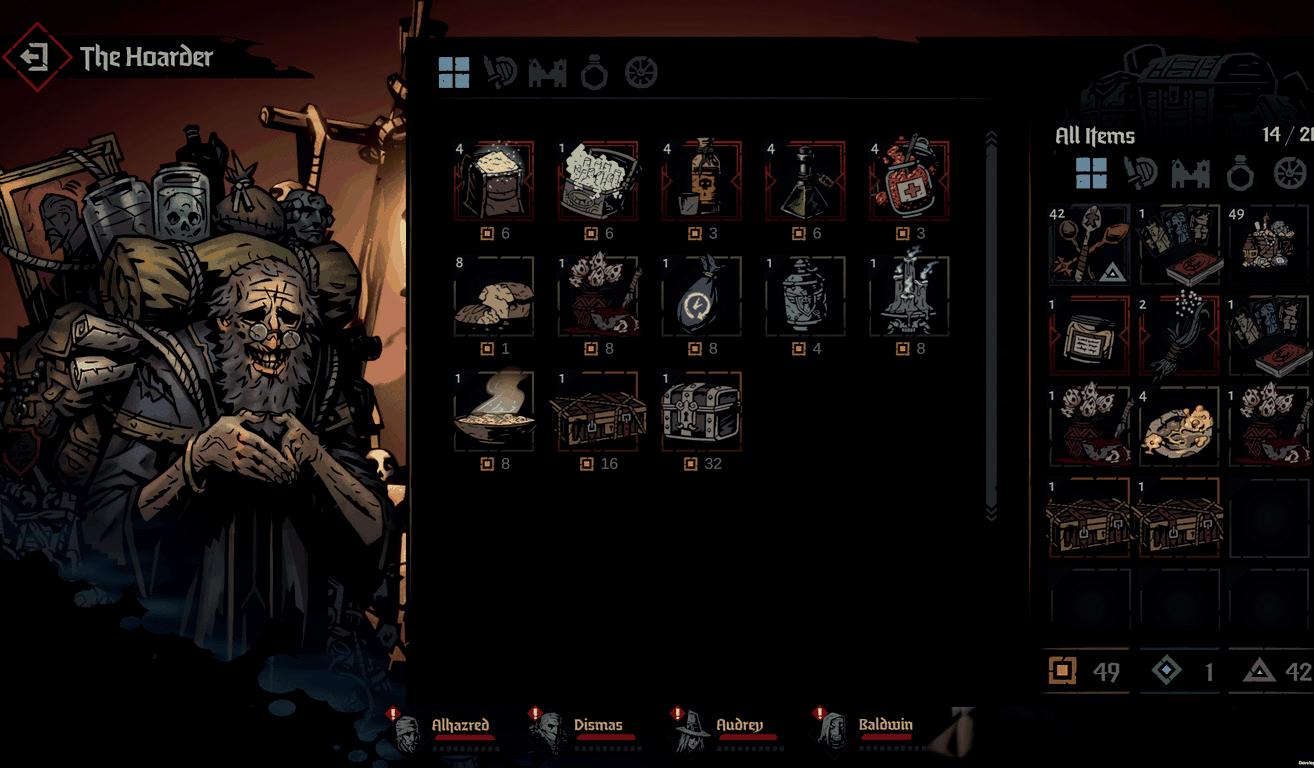Purchase the iron chest costing 32
This screenshot has height=768, width=1314.
(701, 411)
